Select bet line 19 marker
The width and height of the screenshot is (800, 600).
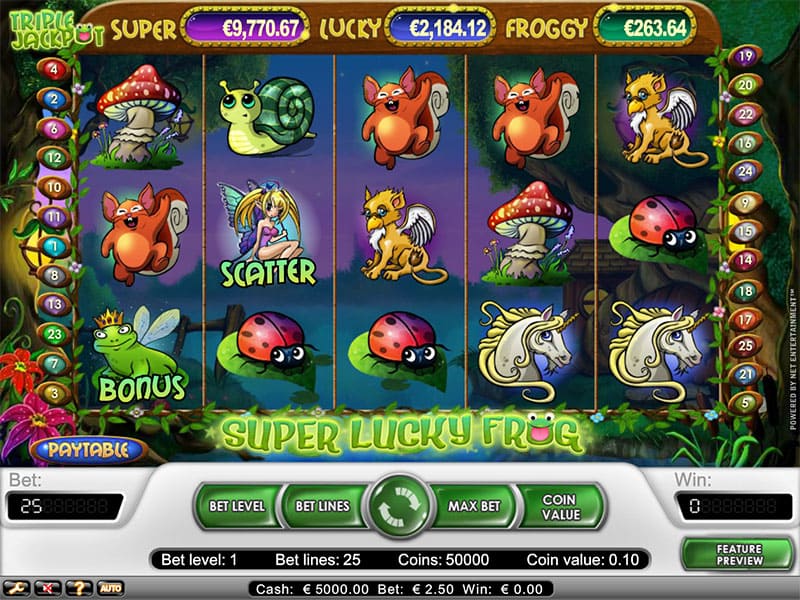pos(743,57)
